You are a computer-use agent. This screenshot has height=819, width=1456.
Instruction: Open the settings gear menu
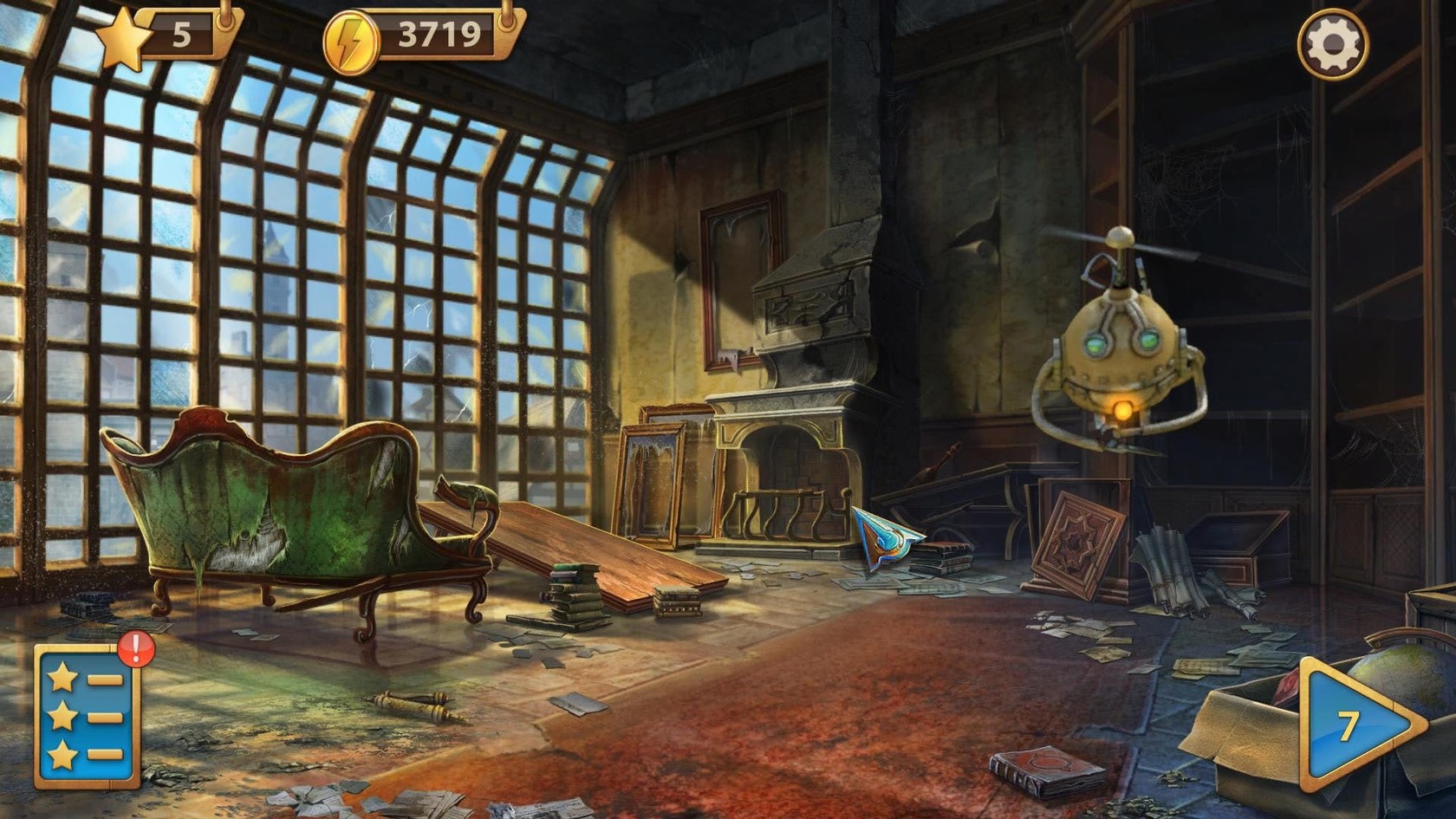coord(1332,45)
